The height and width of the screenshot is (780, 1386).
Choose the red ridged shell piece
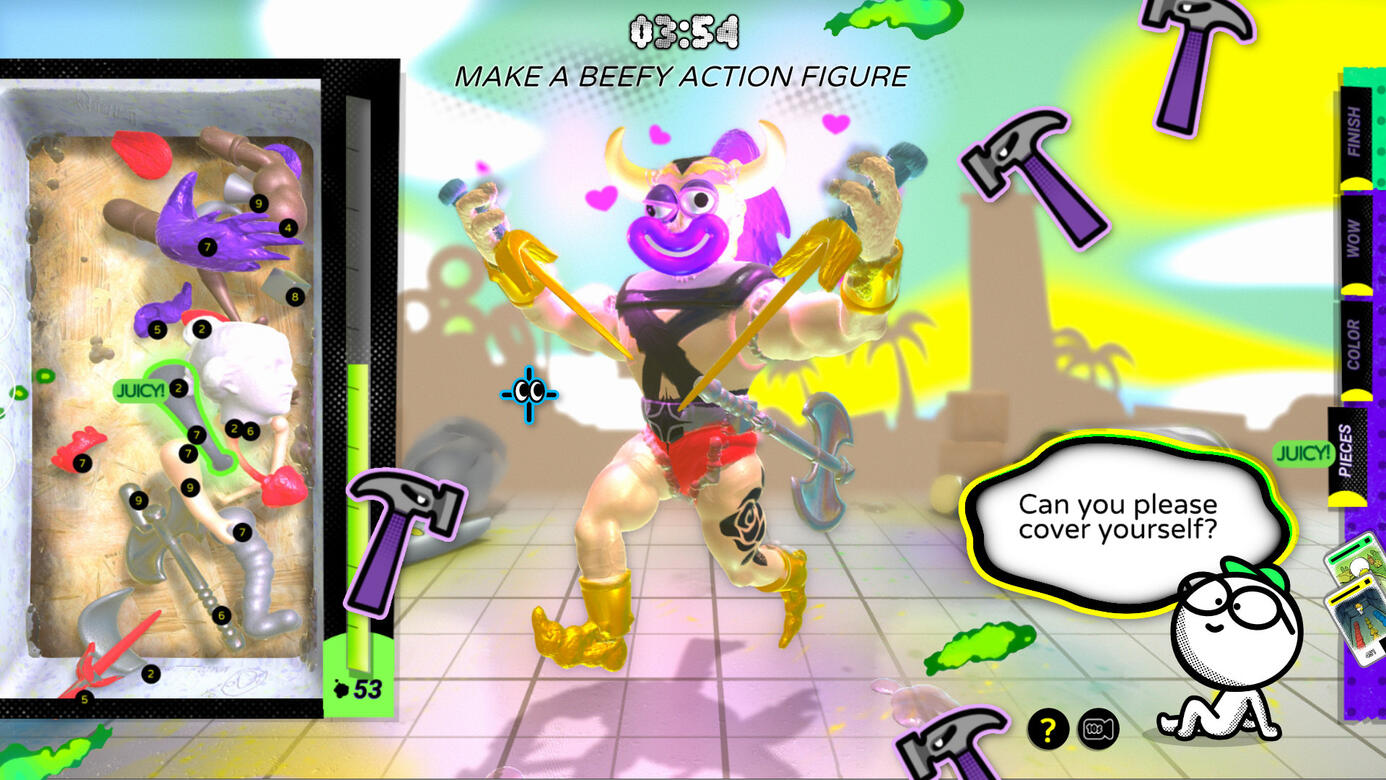click(138, 150)
